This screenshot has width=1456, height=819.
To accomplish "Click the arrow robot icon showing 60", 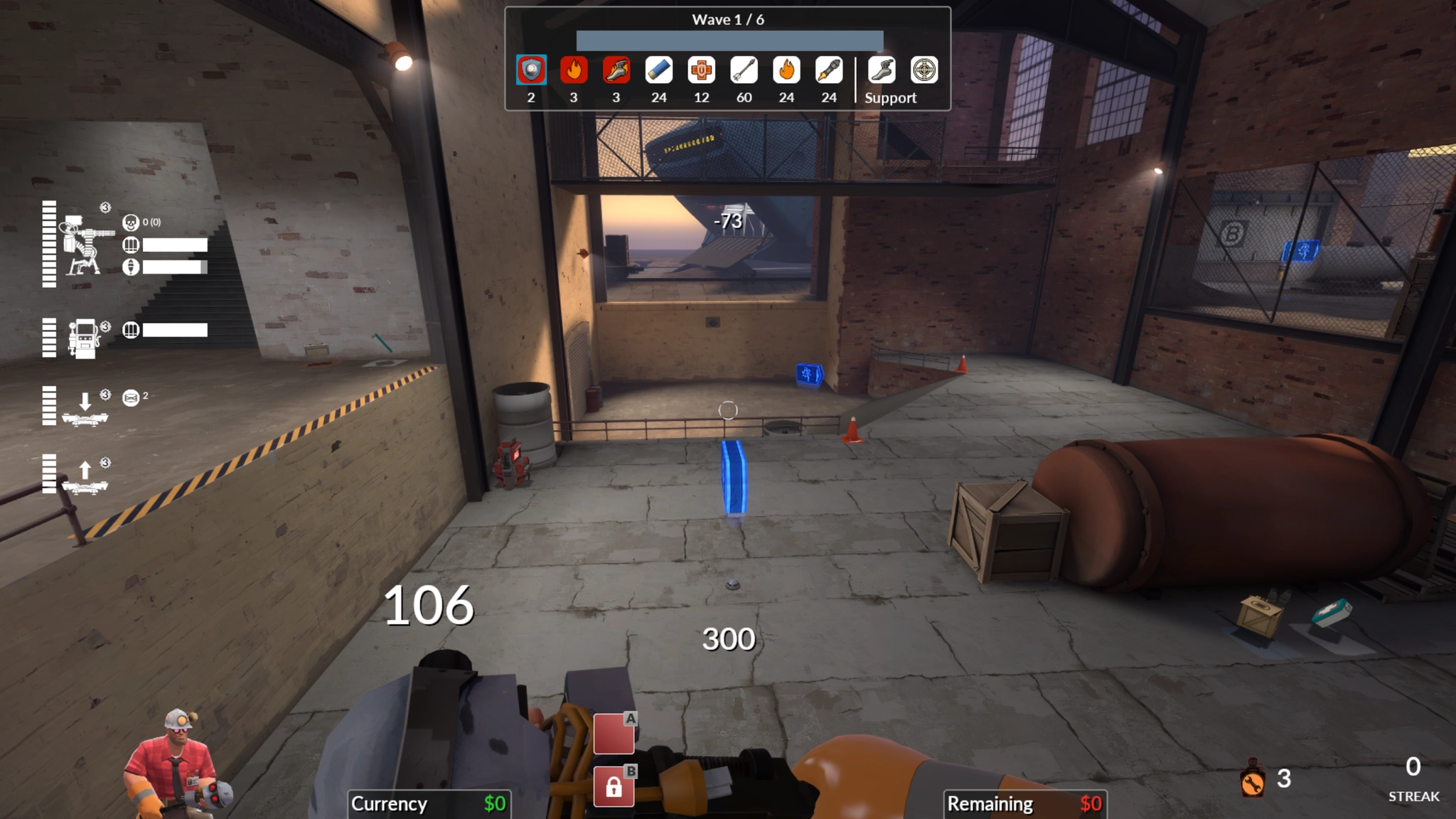I will click(744, 70).
